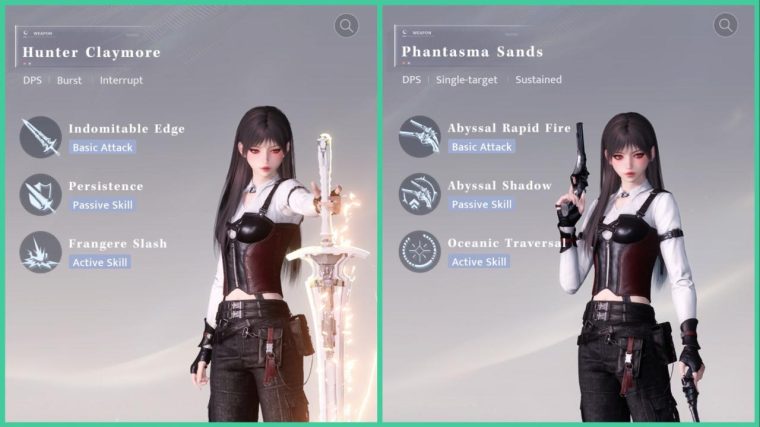Show the Oceanic Traversal active skill icon
This screenshot has height=427, width=760.
point(419,251)
